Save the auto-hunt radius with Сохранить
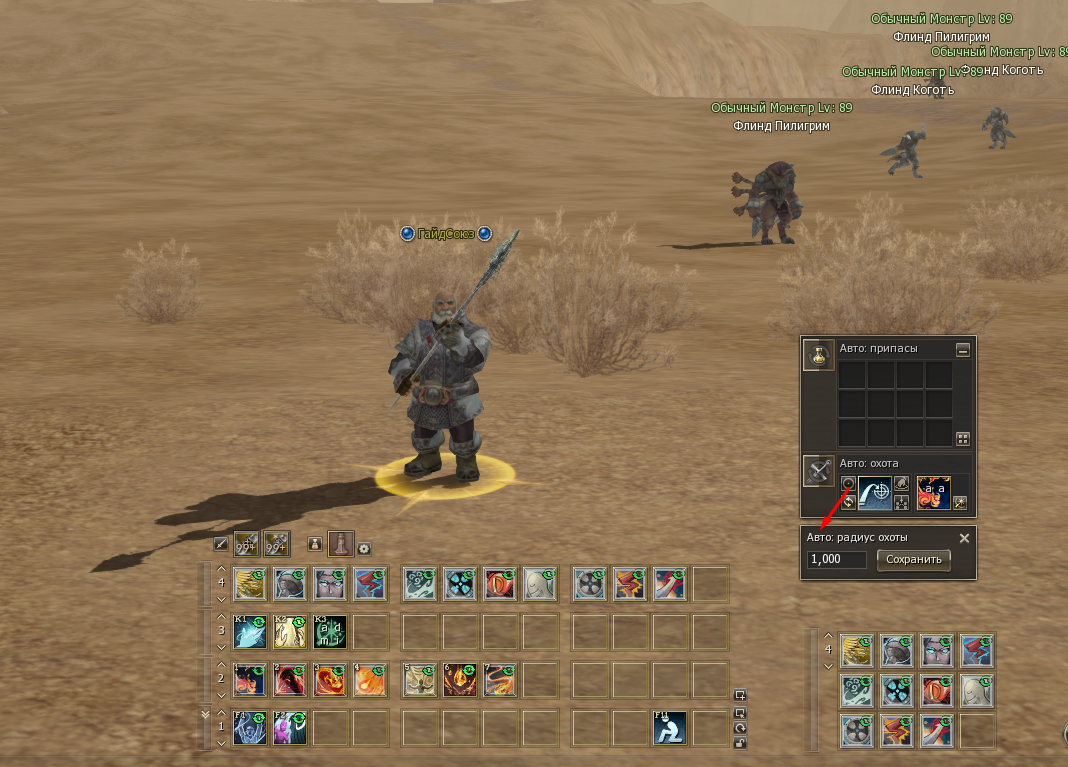 tap(913, 559)
